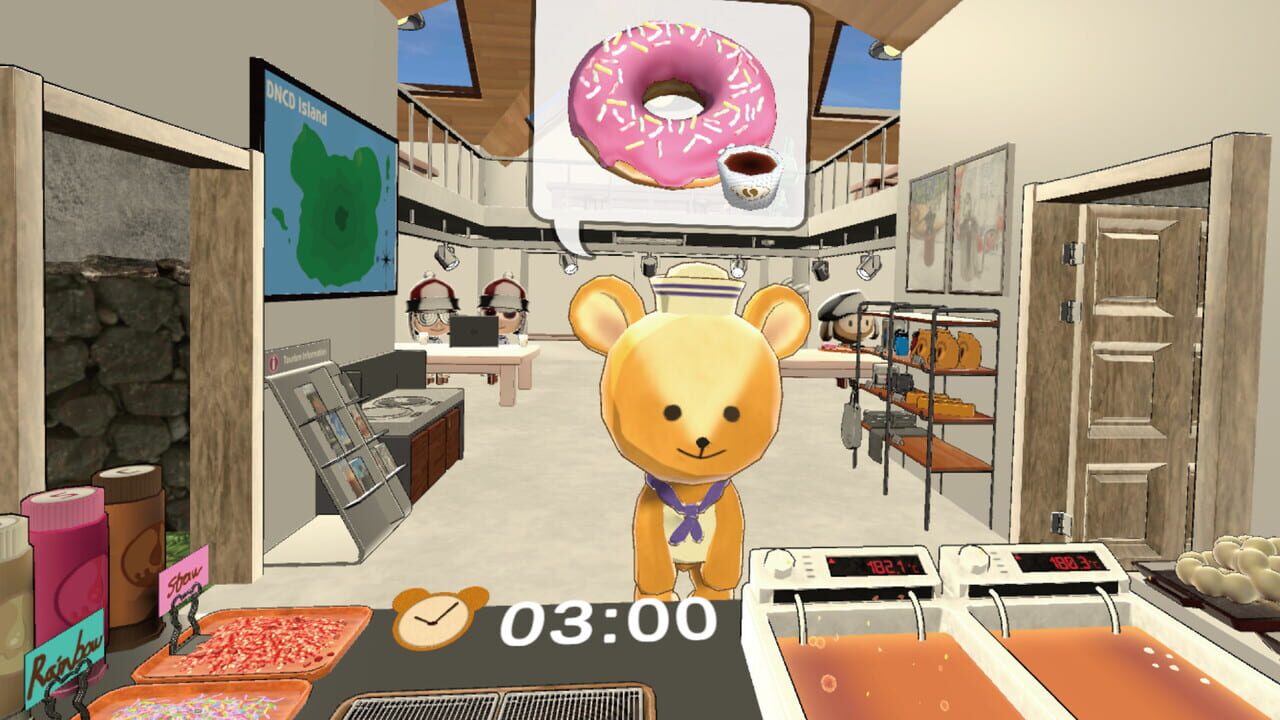Turn the left fryer control knob
1280x720 pixels.
click(783, 563)
